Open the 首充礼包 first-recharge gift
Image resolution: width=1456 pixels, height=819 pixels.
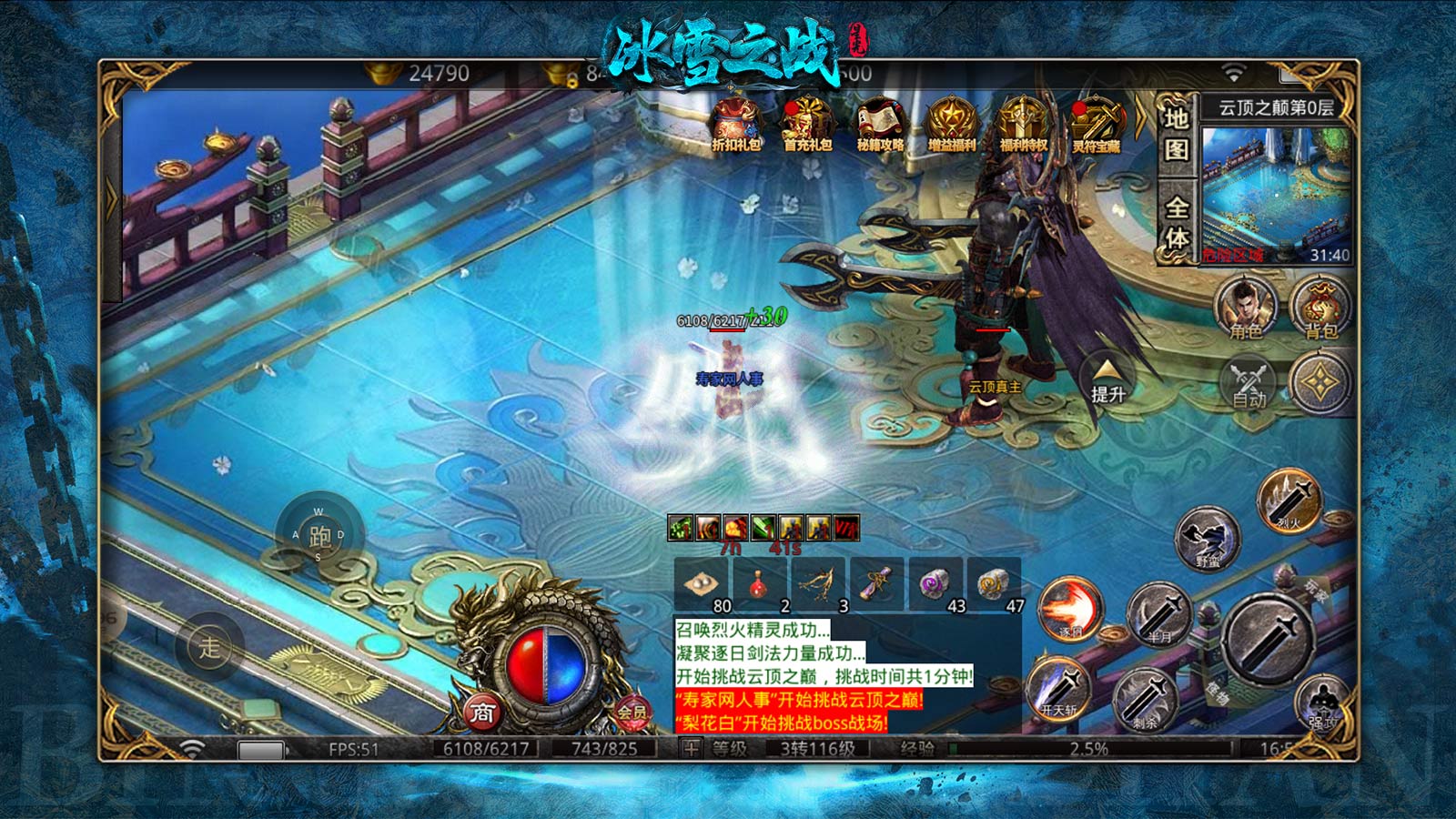point(808,125)
